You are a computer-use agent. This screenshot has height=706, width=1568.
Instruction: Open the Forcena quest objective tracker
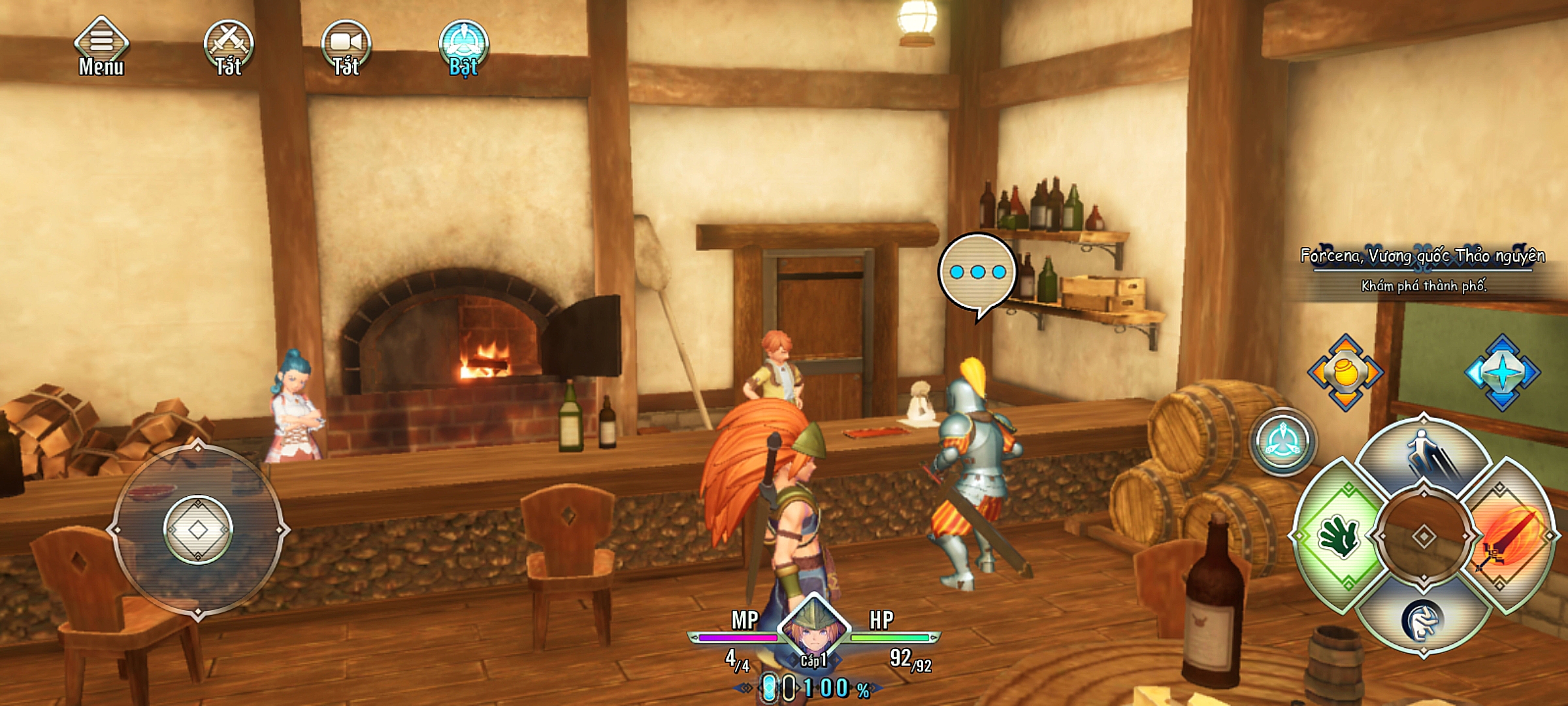1423,269
